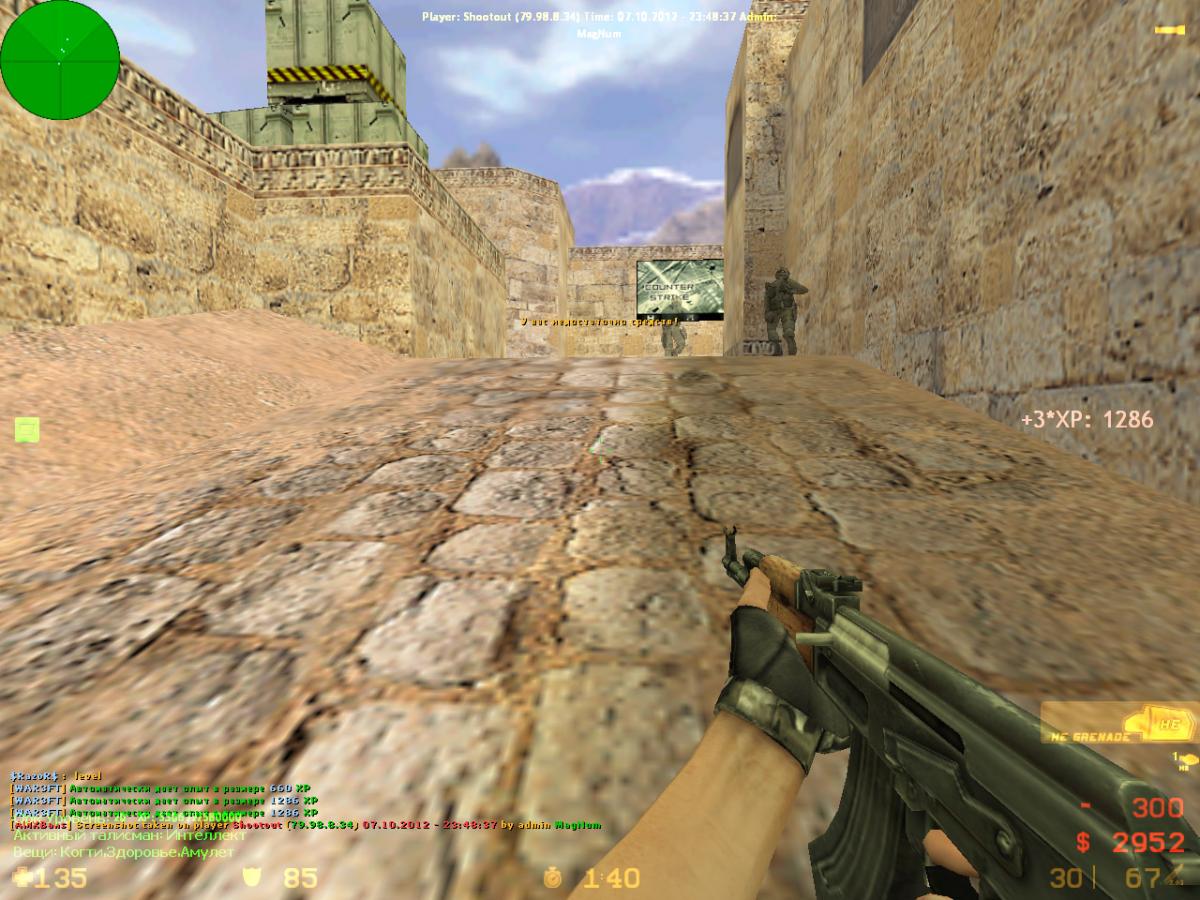
Task: Click the green square icon at left edge
Action: [27, 430]
